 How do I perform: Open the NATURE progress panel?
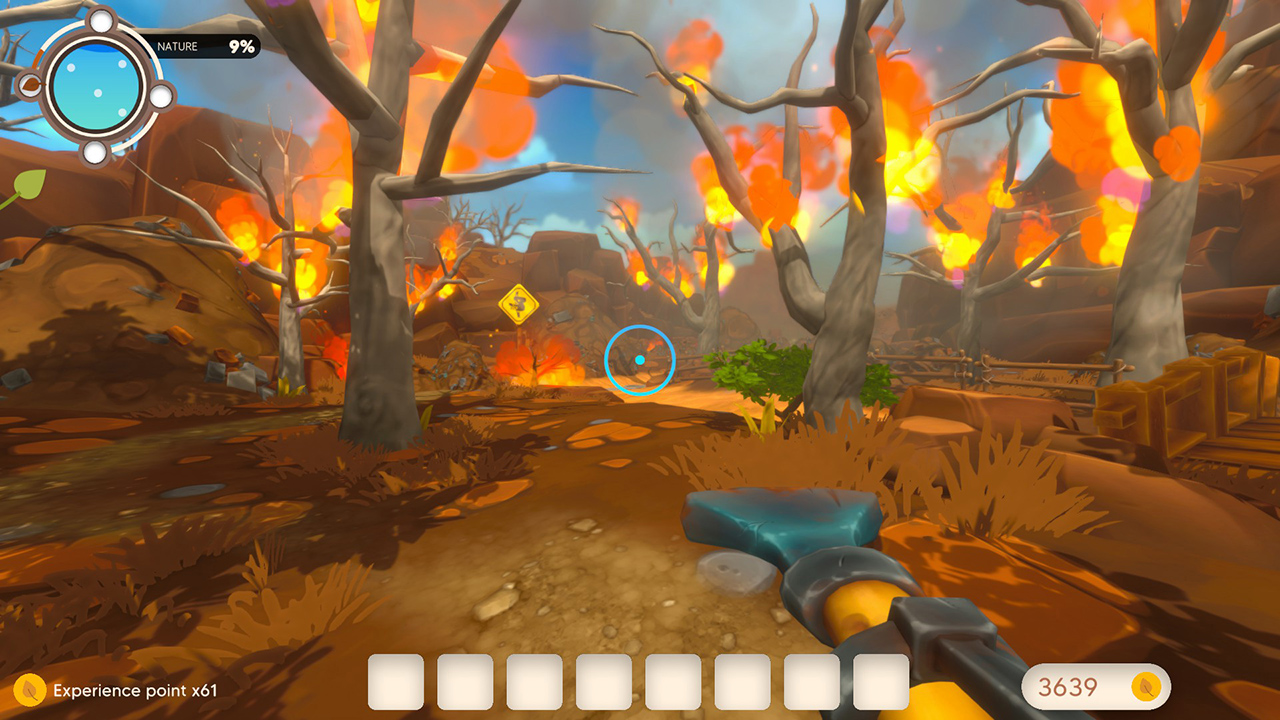pyautogui.click(x=205, y=46)
